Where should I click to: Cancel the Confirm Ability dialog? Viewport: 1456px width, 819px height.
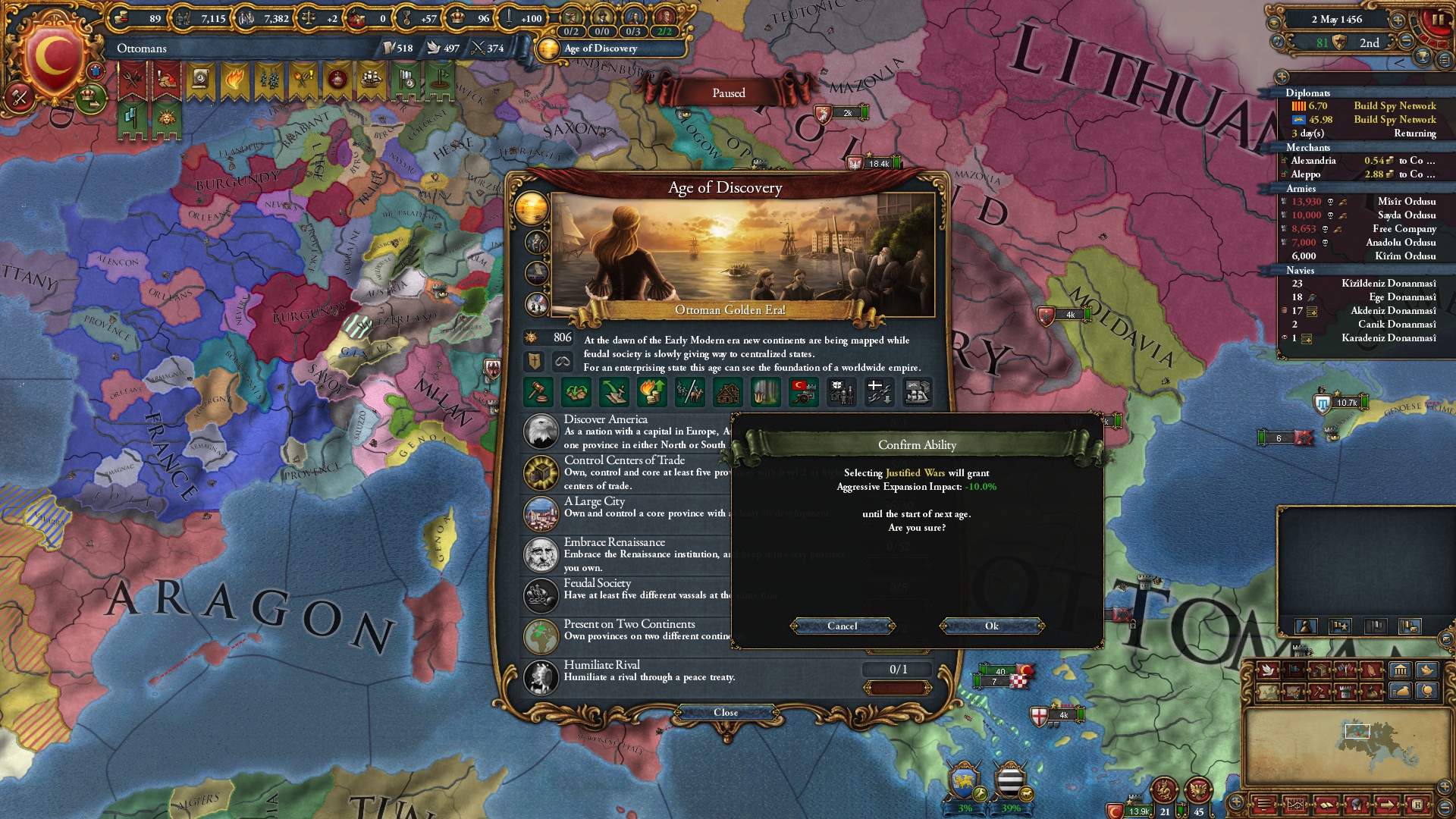tap(842, 626)
